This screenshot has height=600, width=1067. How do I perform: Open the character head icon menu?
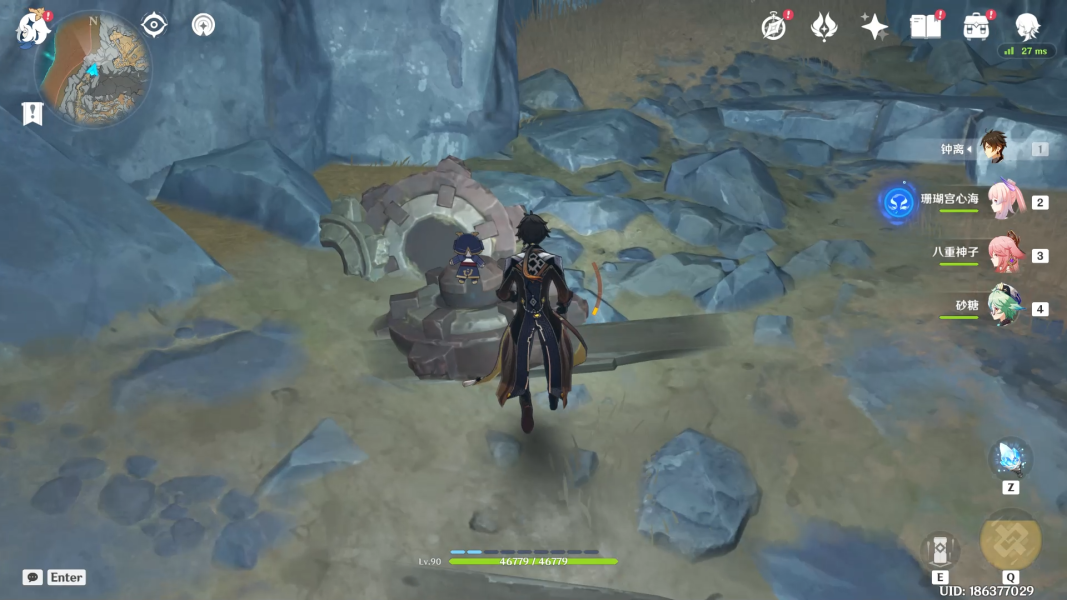tap(1028, 26)
